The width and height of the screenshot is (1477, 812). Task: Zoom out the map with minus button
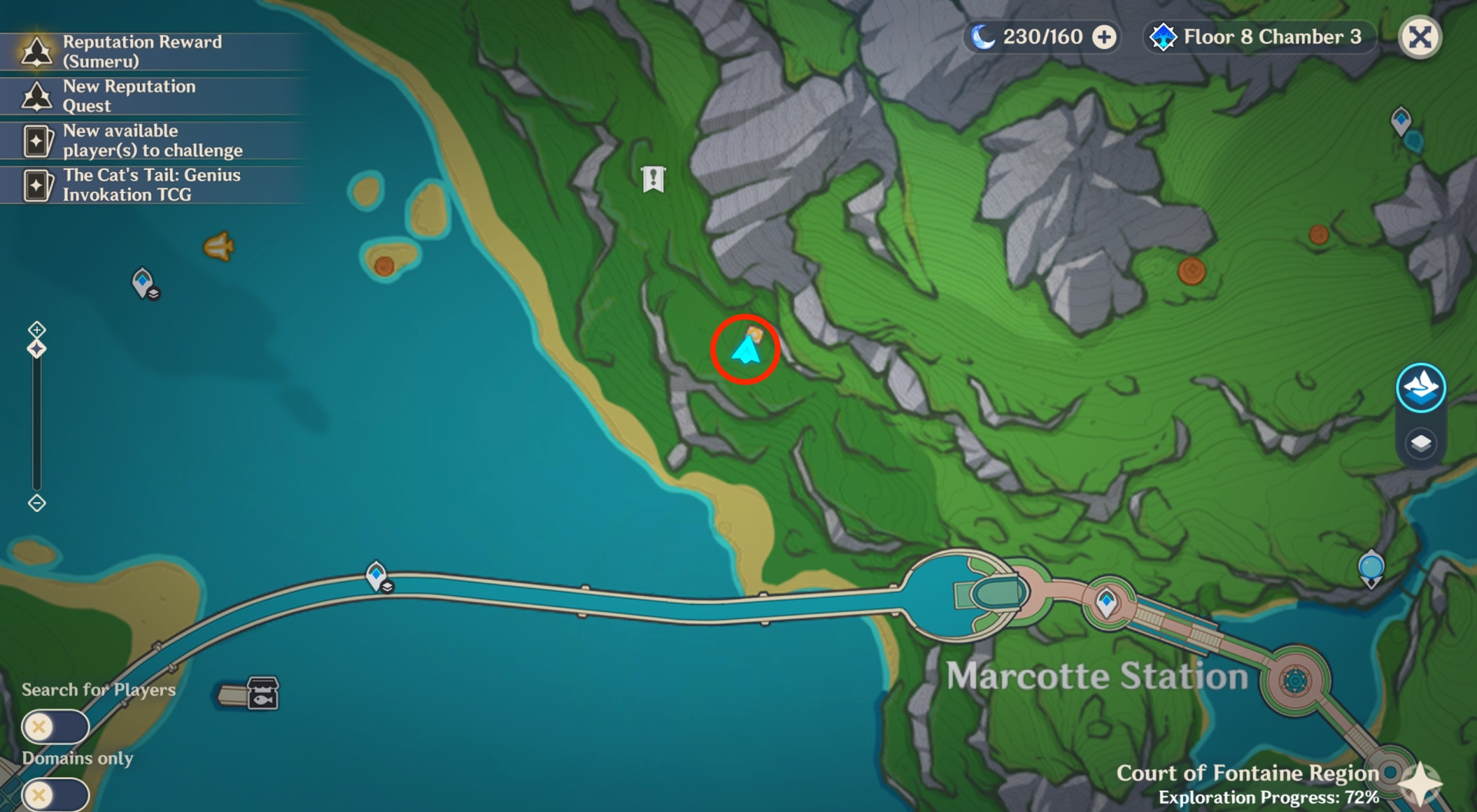point(37,504)
